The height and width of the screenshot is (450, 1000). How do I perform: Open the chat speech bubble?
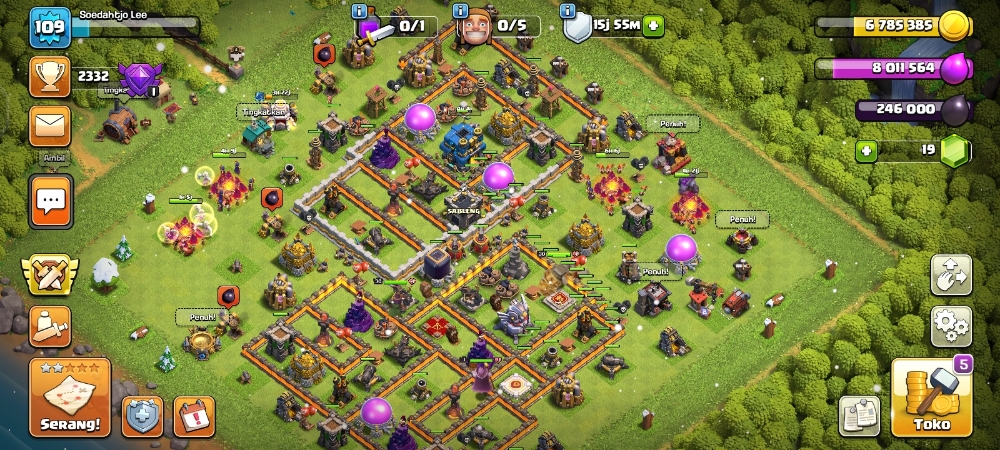tap(49, 203)
